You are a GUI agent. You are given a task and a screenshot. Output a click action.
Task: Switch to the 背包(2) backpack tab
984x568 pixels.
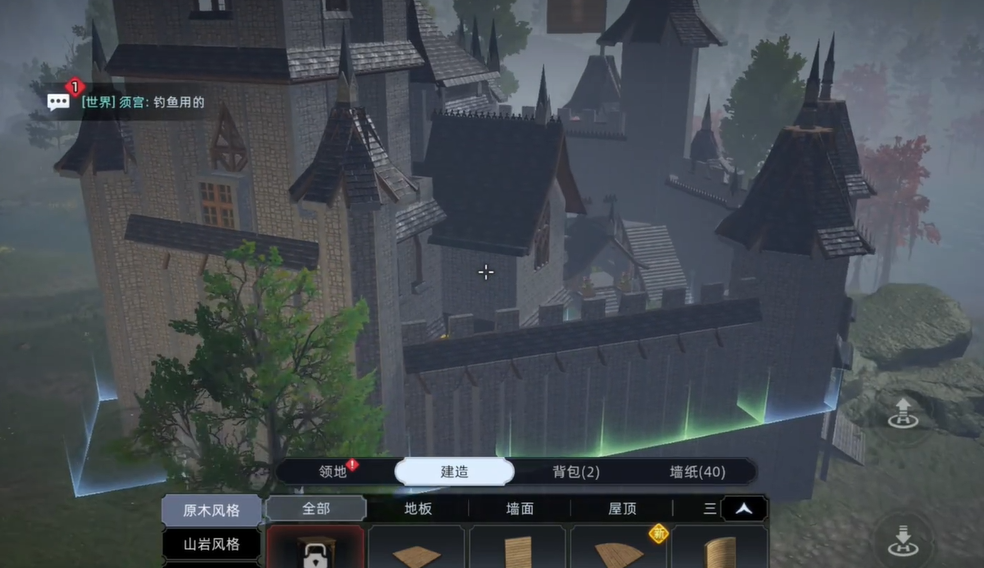[576, 472]
